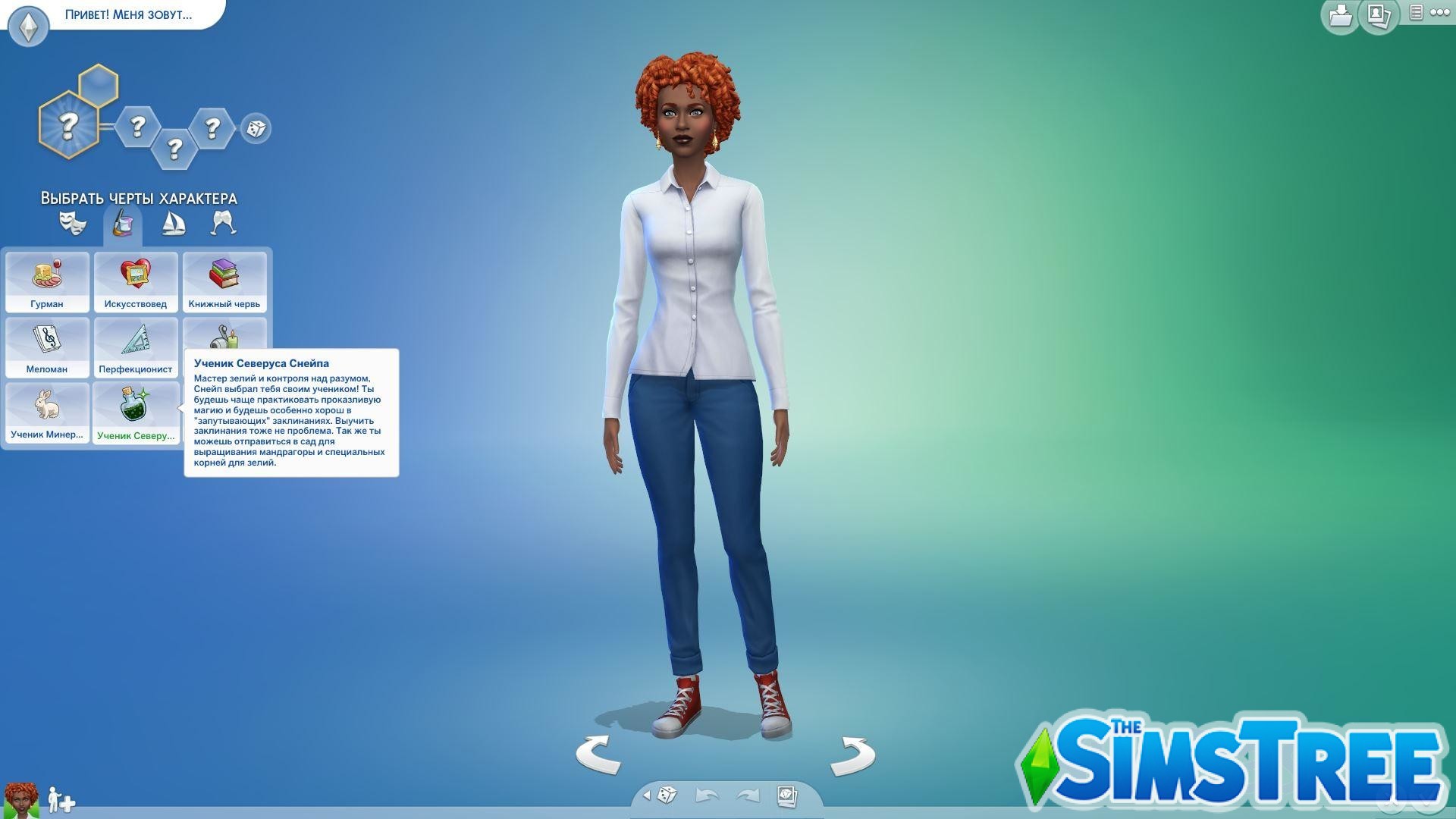This screenshot has width=1456, height=819.
Task: Select the Гурман trait icon
Action: 47,281
